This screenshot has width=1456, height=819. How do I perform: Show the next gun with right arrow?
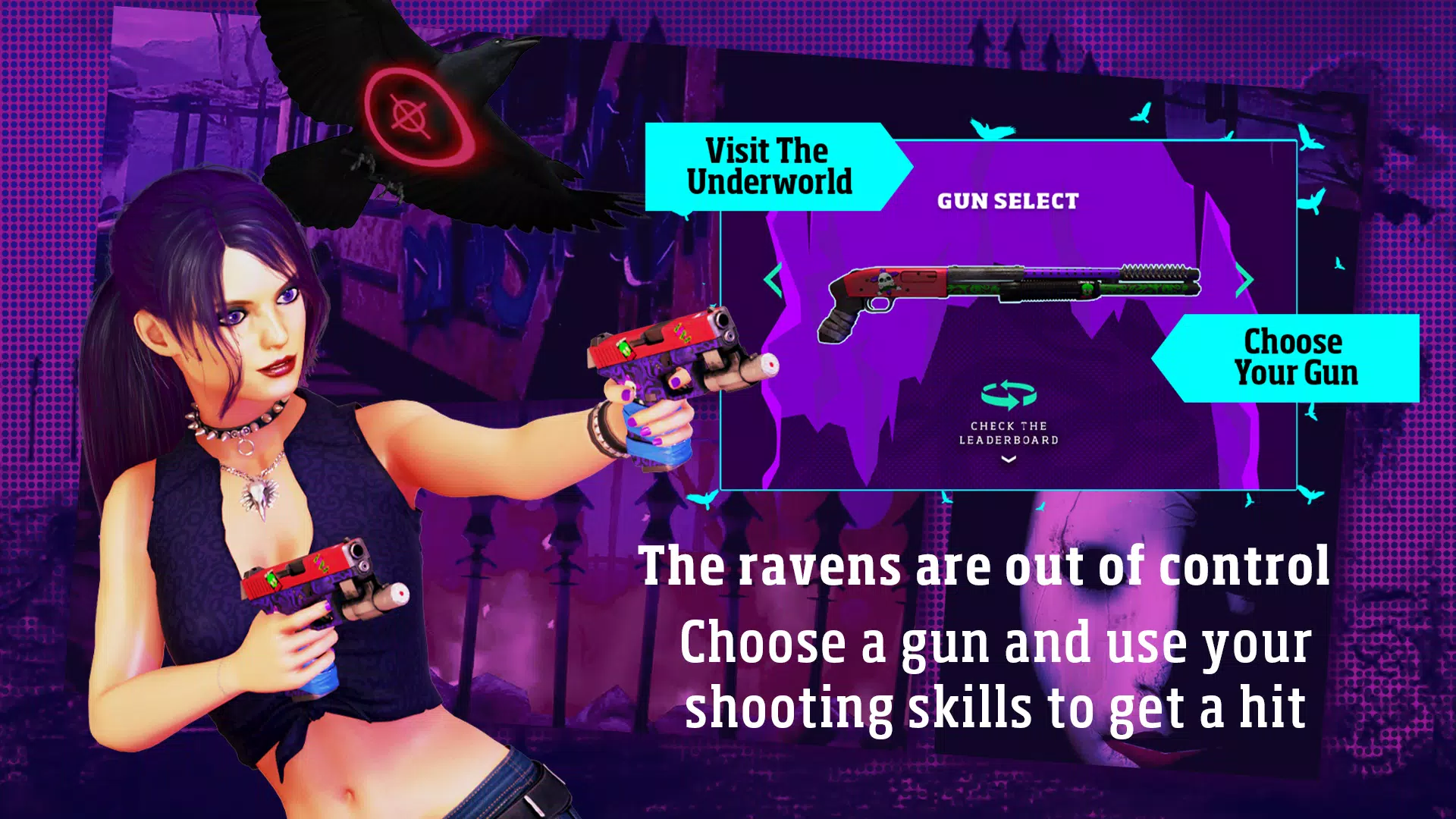coord(1244,280)
